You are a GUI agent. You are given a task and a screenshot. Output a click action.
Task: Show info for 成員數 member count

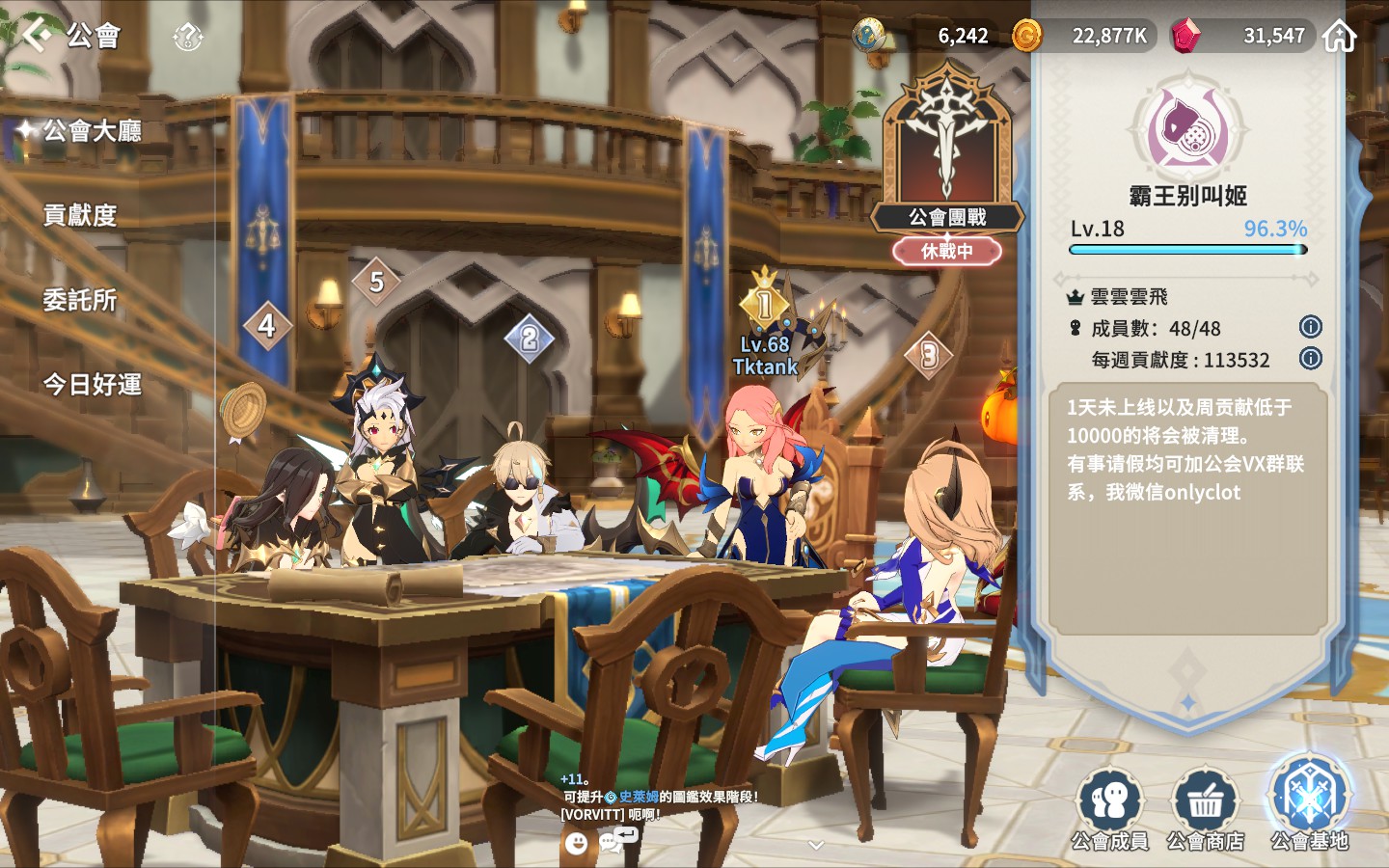point(1310,327)
